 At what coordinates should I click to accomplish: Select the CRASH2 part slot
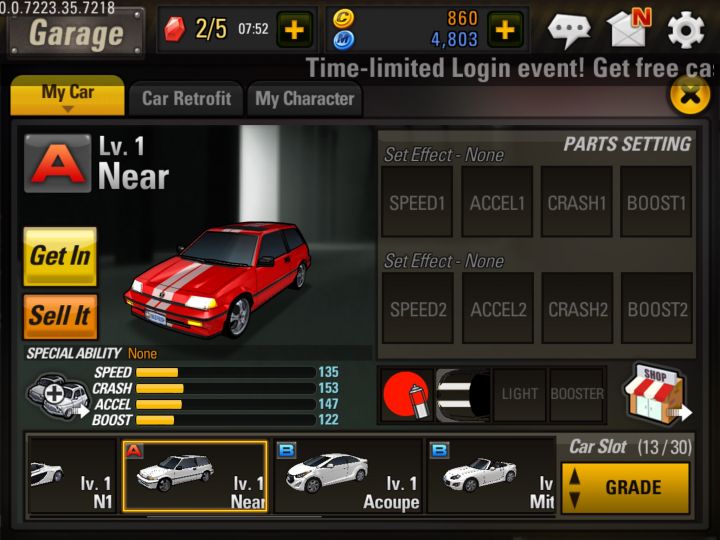[x=577, y=309]
